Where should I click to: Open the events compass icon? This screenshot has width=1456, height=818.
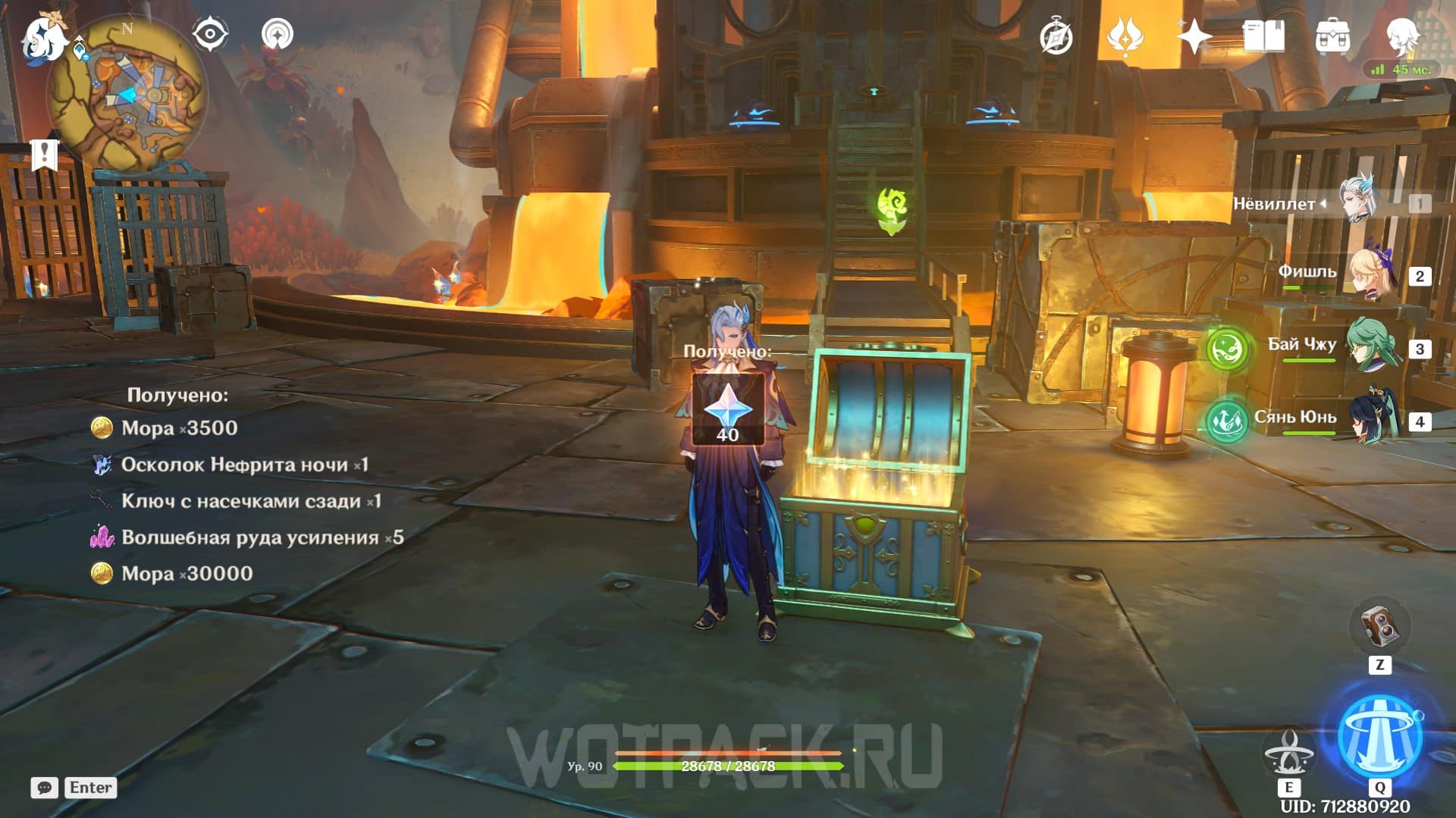(x=1056, y=37)
